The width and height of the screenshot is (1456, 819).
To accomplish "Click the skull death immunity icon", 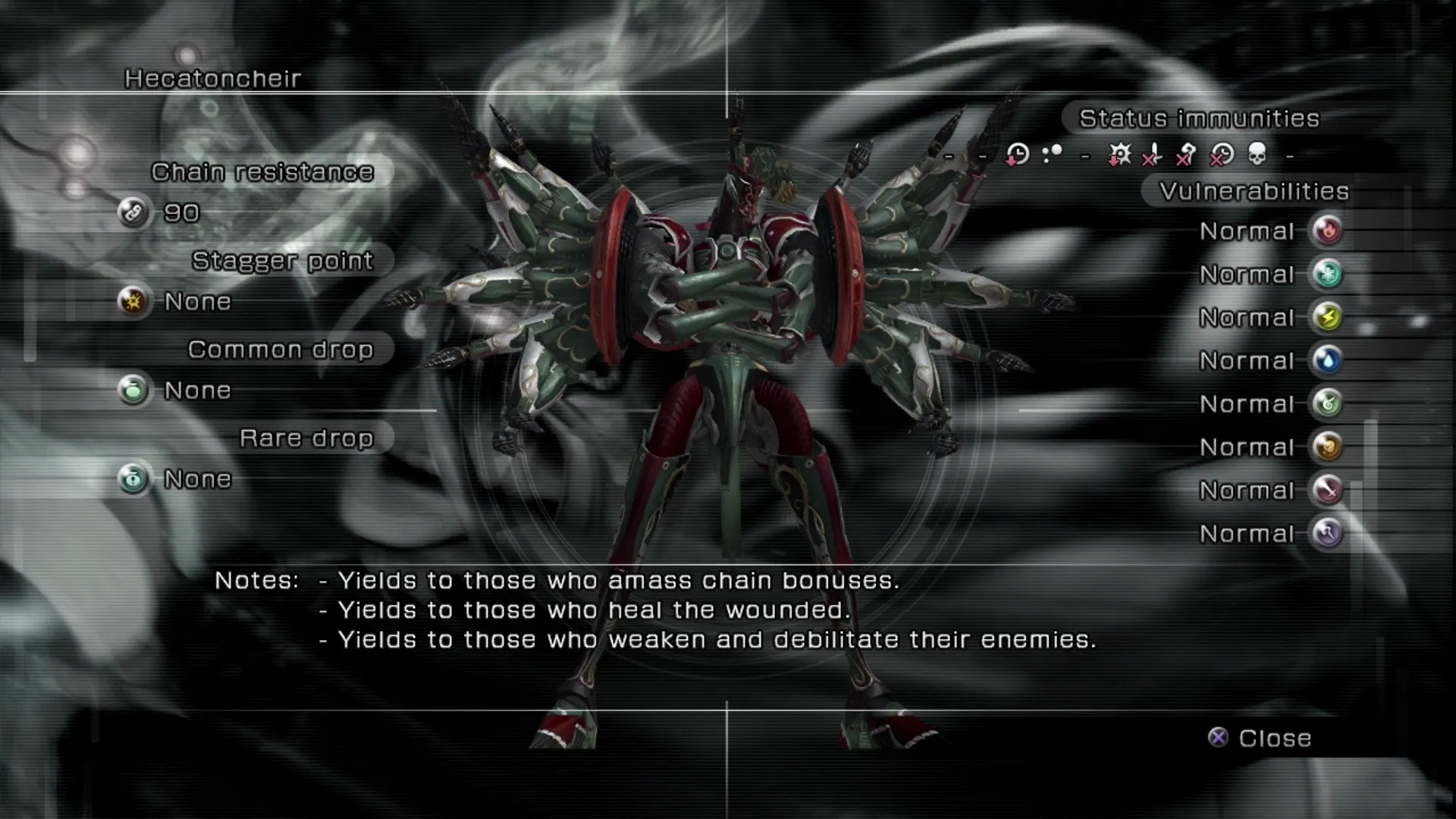I will pos(1257,155).
